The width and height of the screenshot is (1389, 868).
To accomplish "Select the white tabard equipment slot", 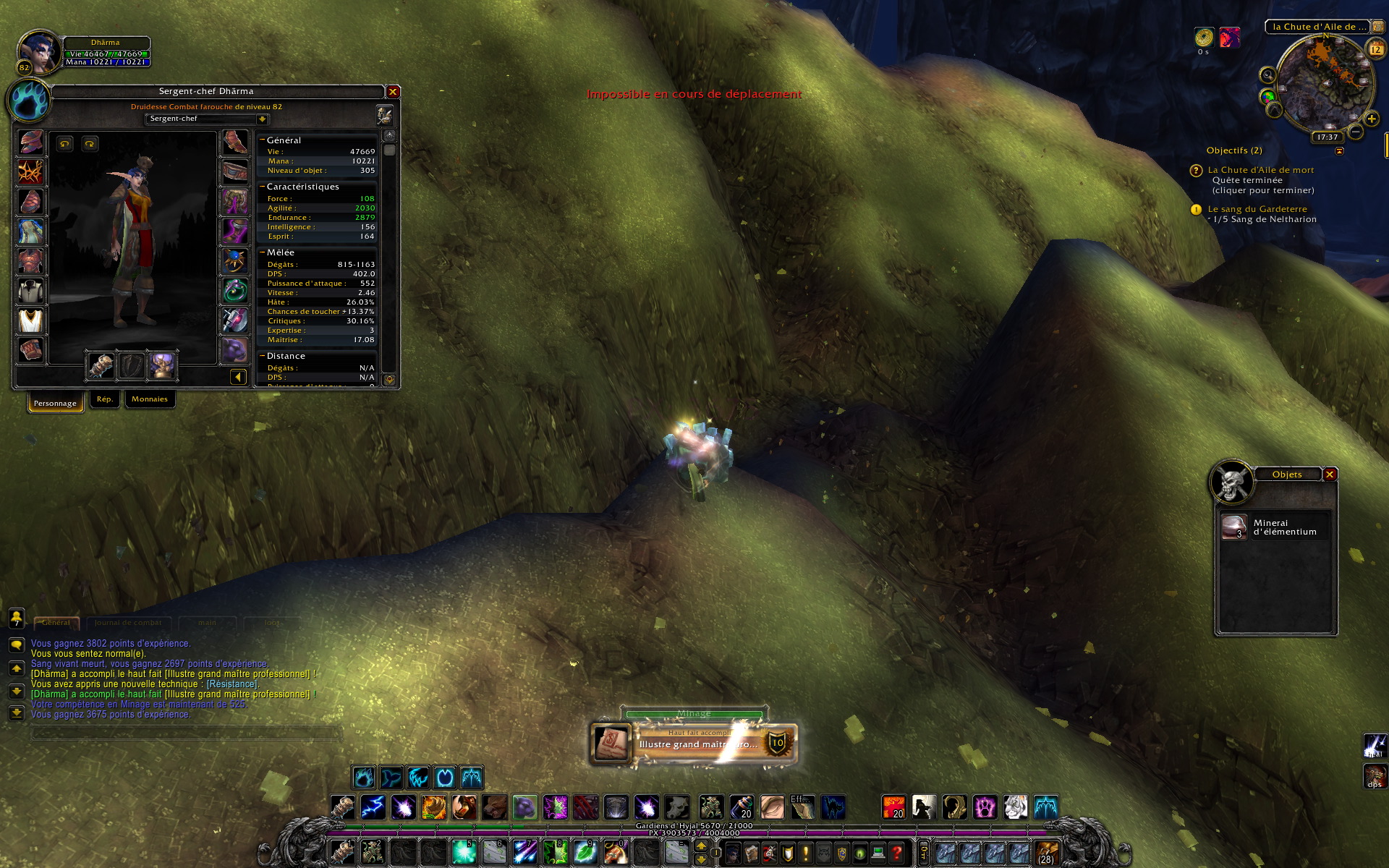I will coord(30,320).
